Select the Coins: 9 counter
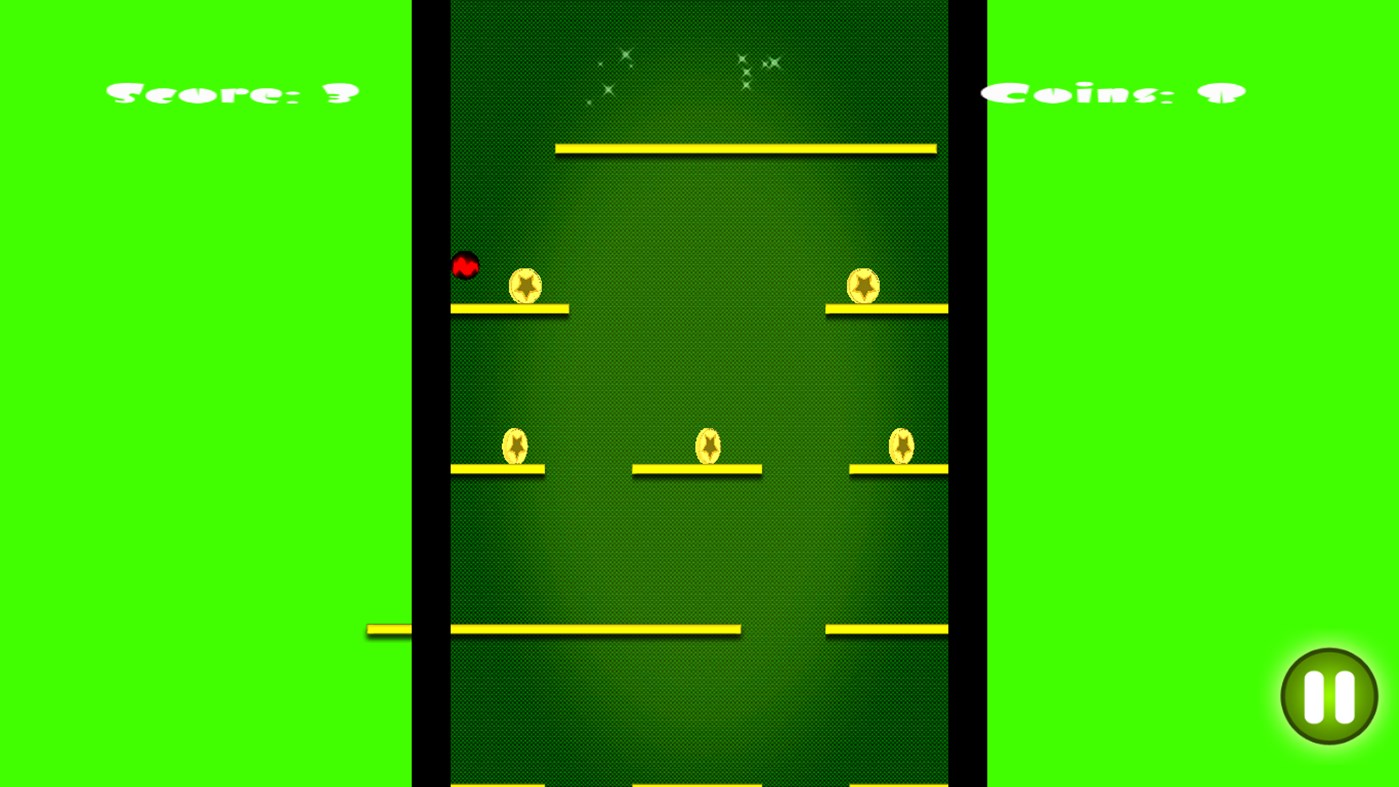Viewport: 1399px width, 787px height. 1113,91
